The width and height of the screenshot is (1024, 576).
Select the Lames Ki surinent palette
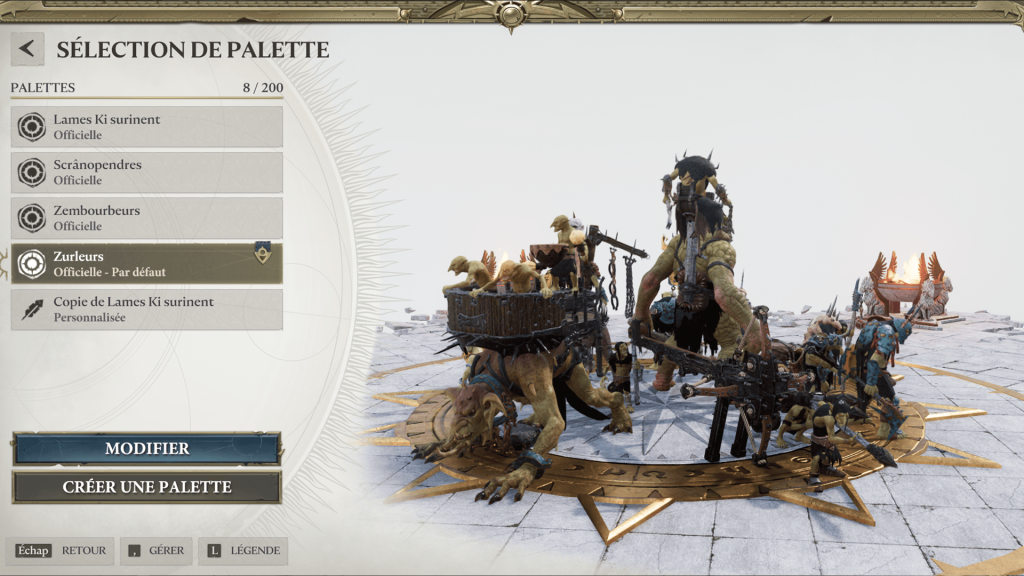point(147,127)
